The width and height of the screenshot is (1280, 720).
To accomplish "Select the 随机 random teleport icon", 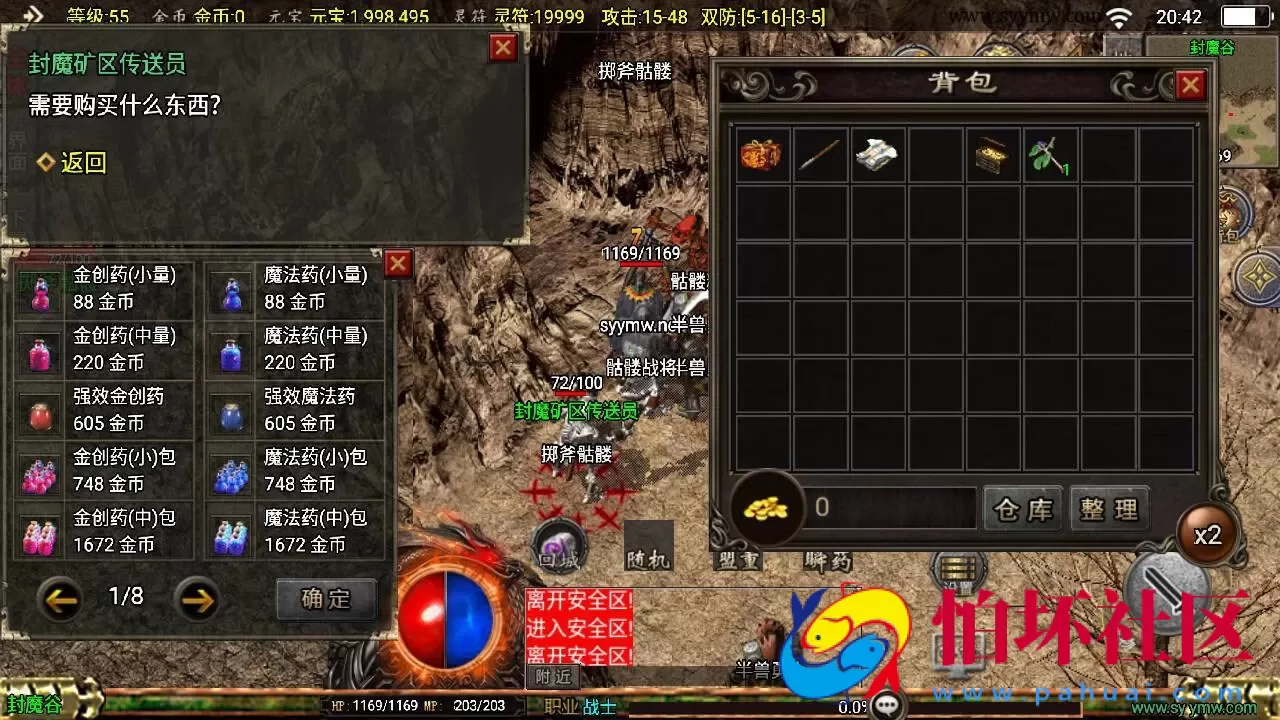I will 651,547.
